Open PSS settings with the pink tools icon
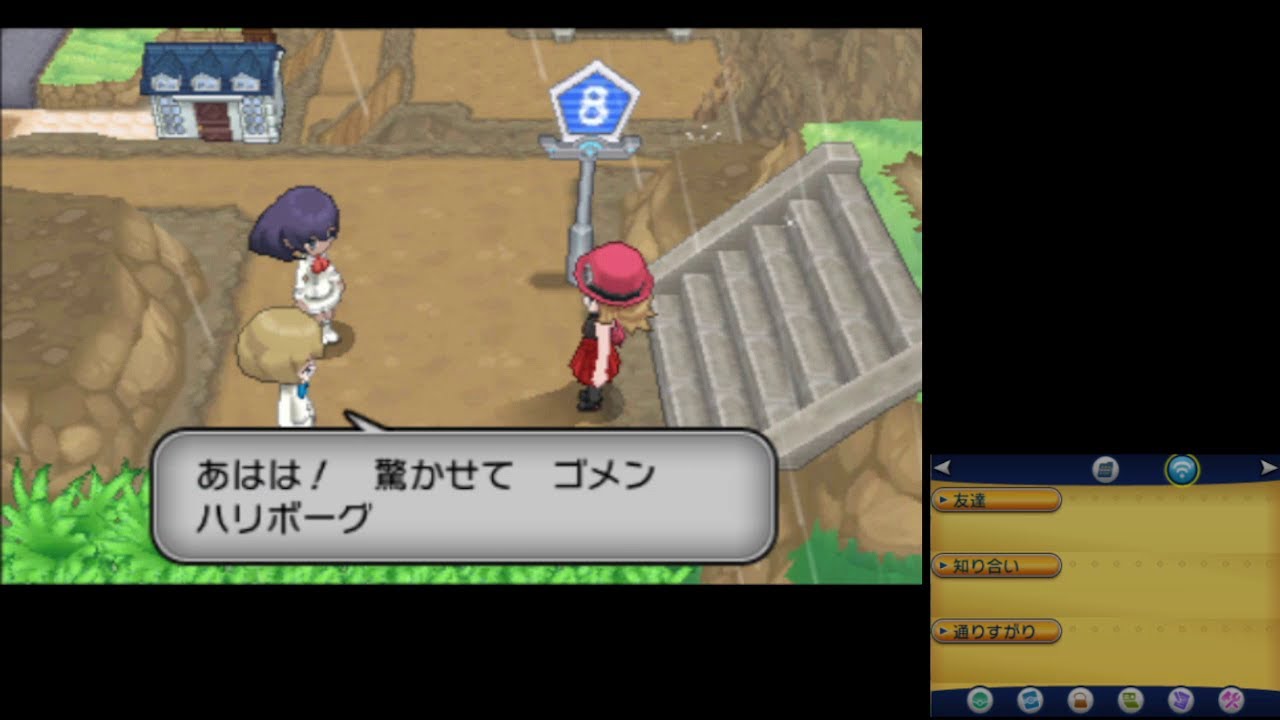 click(1229, 699)
